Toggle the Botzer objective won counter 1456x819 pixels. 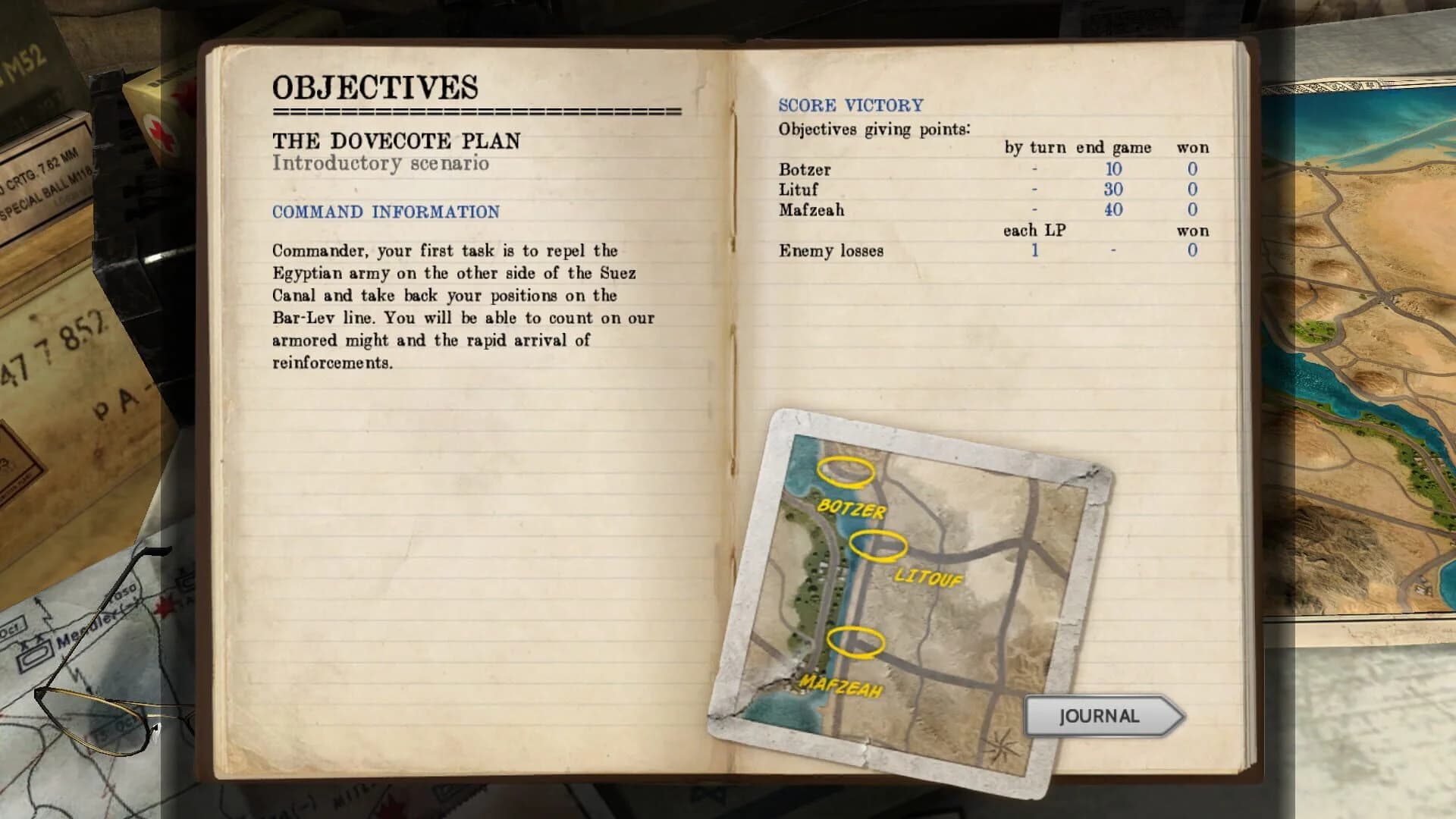tap(1192, 170)
